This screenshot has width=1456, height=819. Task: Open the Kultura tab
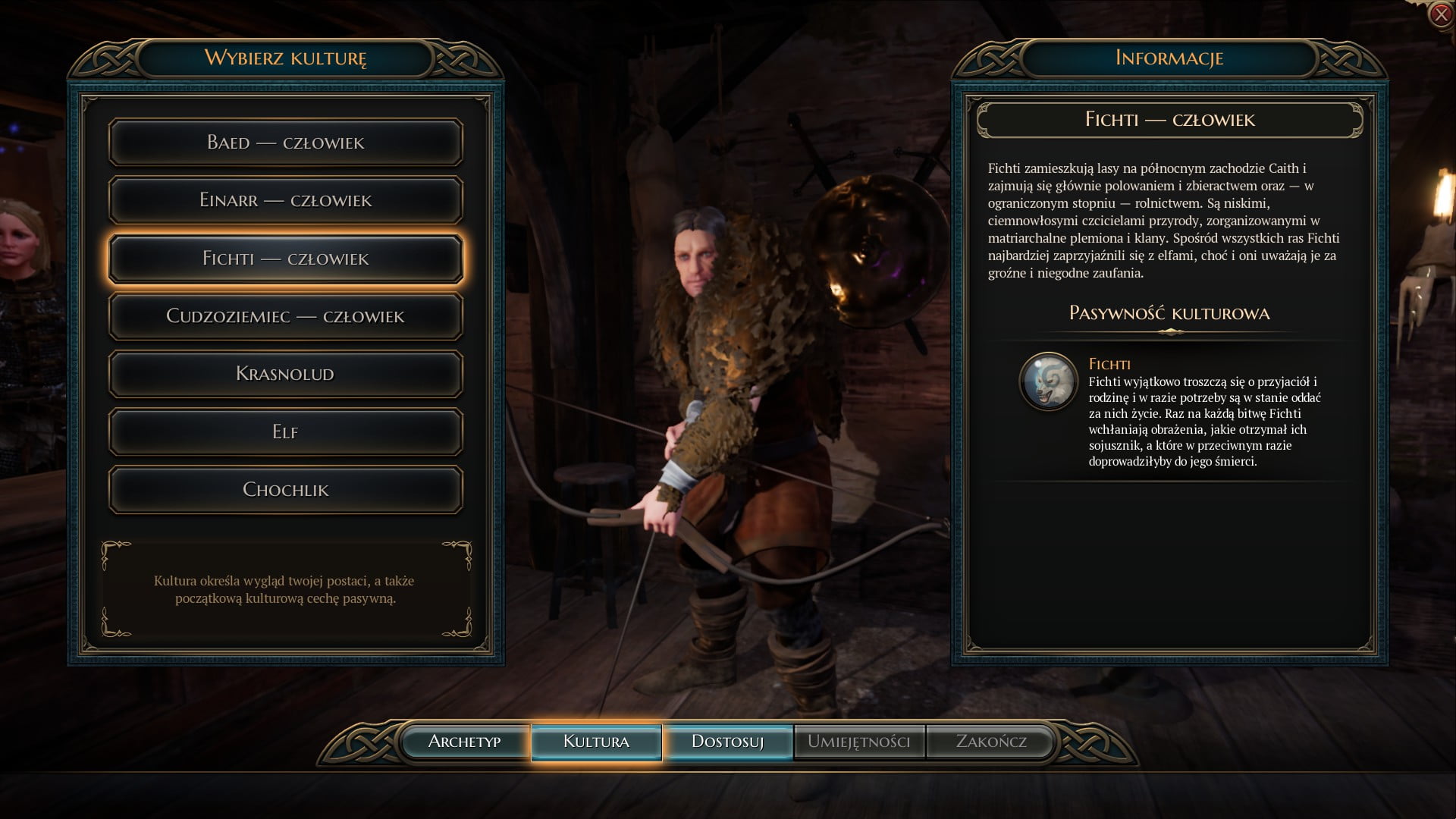point(596,742)
